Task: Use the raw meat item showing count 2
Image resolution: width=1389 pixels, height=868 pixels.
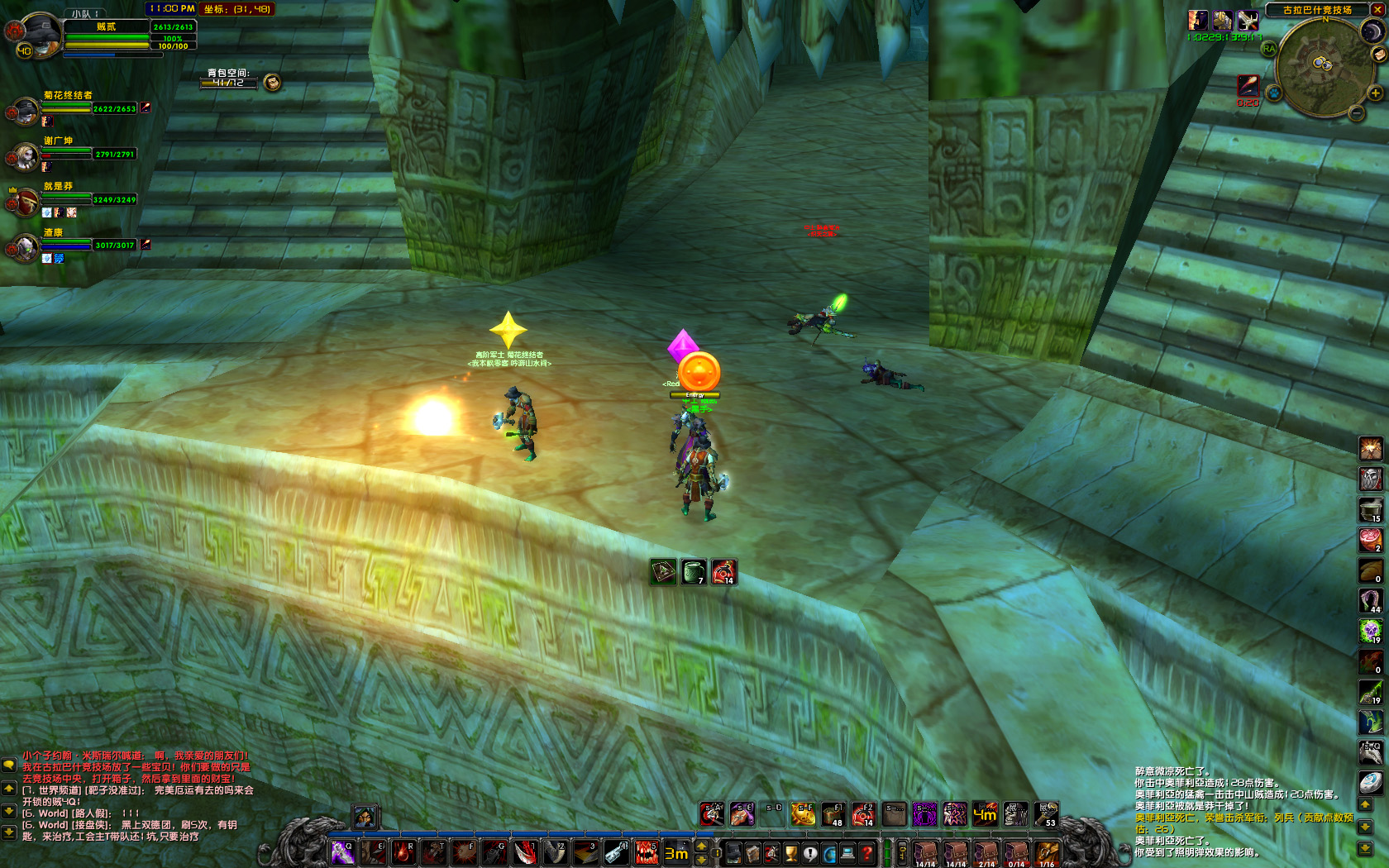Action: tap(1371, 540)
